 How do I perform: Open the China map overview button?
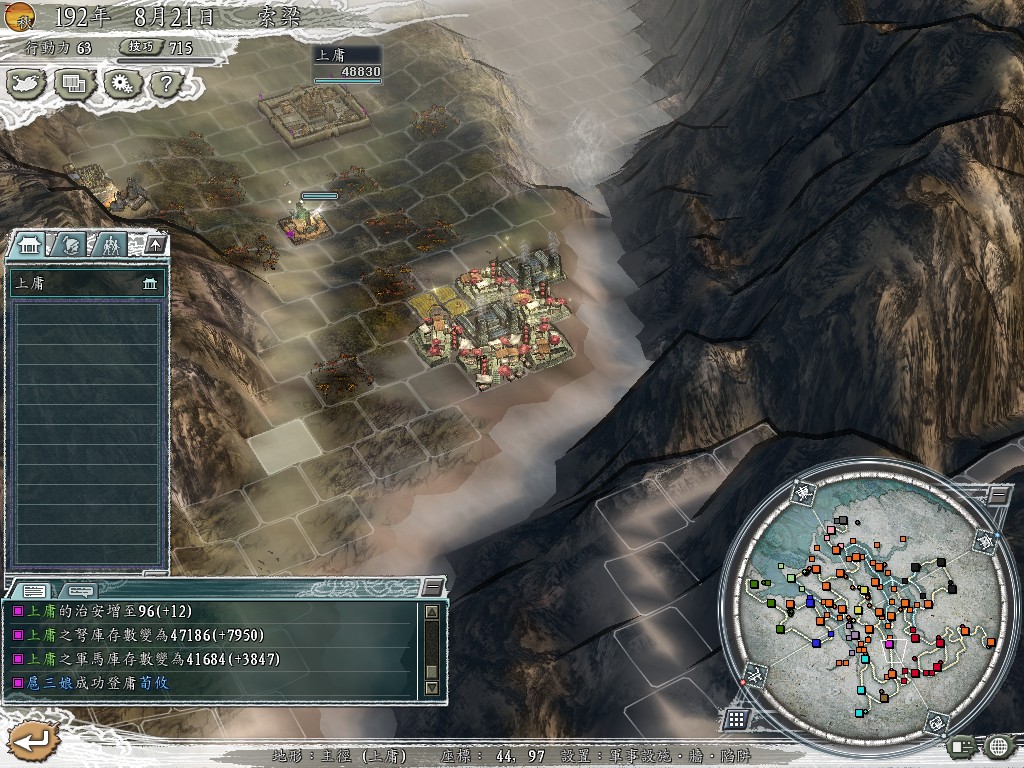click(x=28, y=83)
